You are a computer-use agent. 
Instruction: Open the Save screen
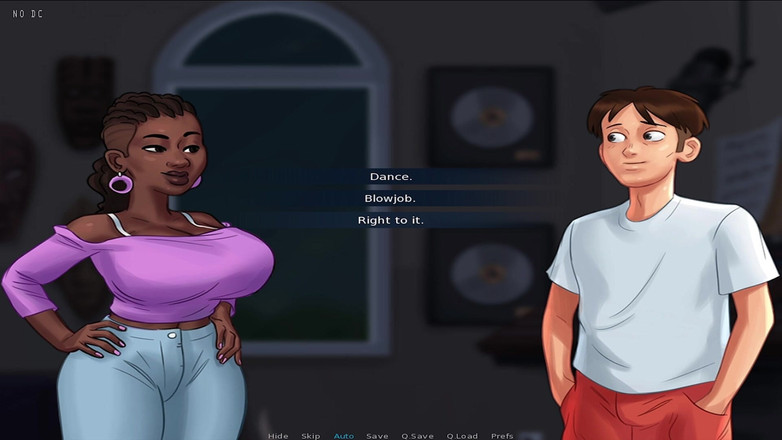coord(377,436)
